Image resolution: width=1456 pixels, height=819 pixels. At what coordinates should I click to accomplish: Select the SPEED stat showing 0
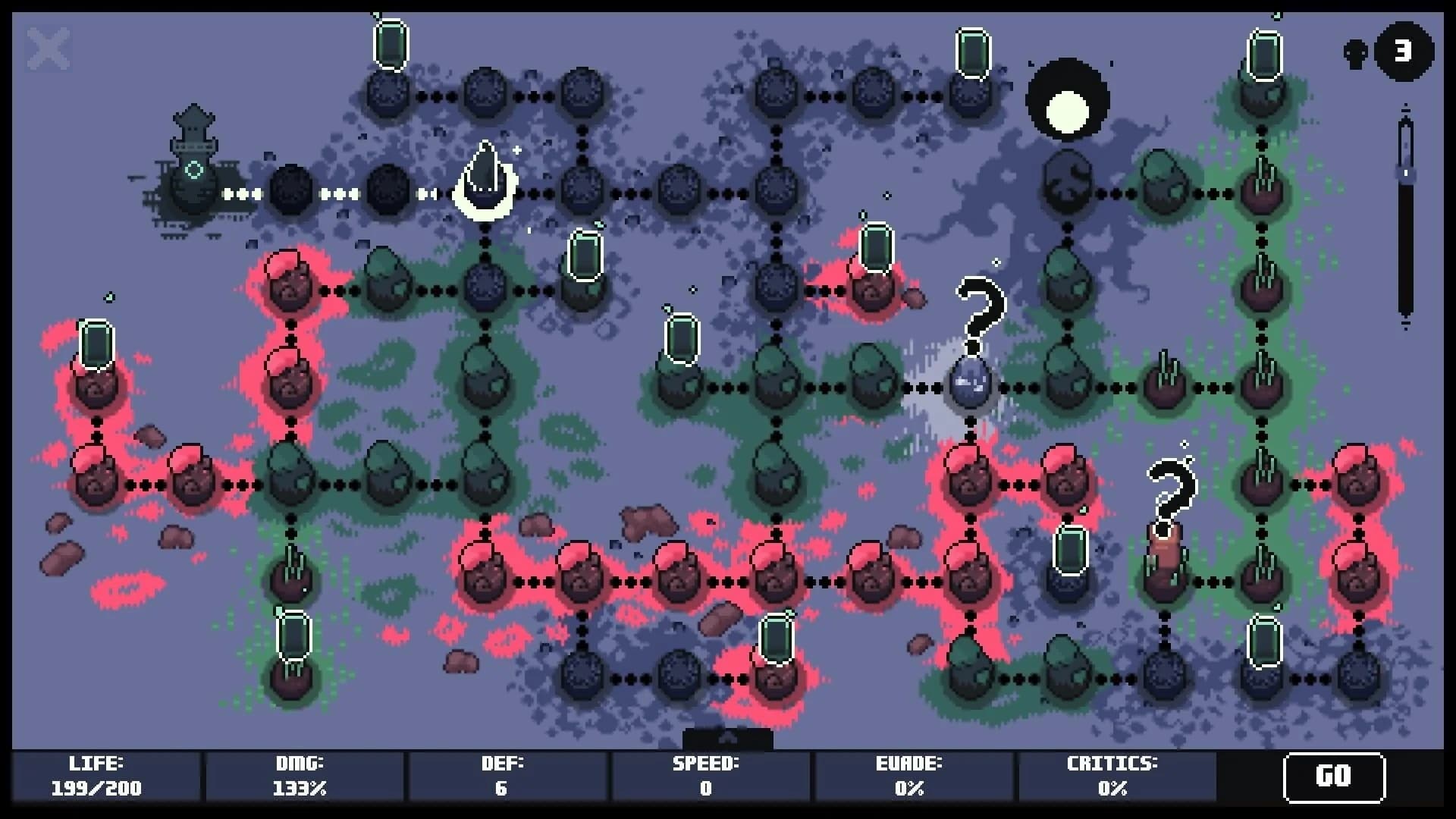tap(707, 776)
